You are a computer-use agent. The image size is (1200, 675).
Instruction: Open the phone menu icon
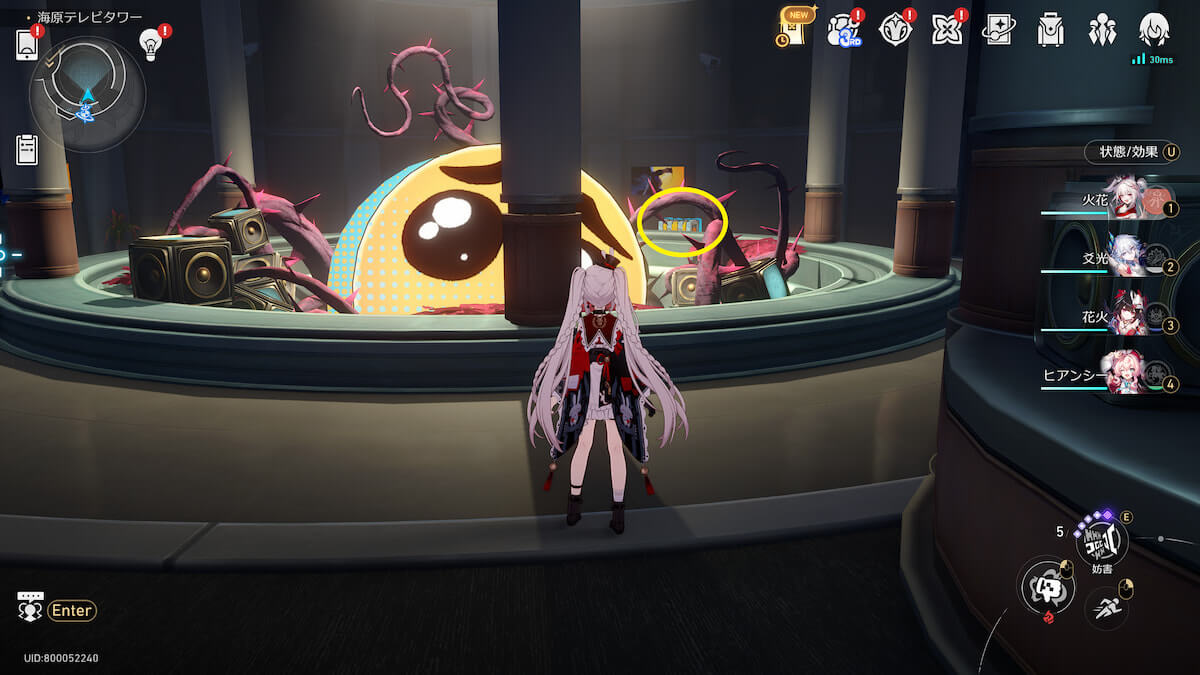[27, 45]
